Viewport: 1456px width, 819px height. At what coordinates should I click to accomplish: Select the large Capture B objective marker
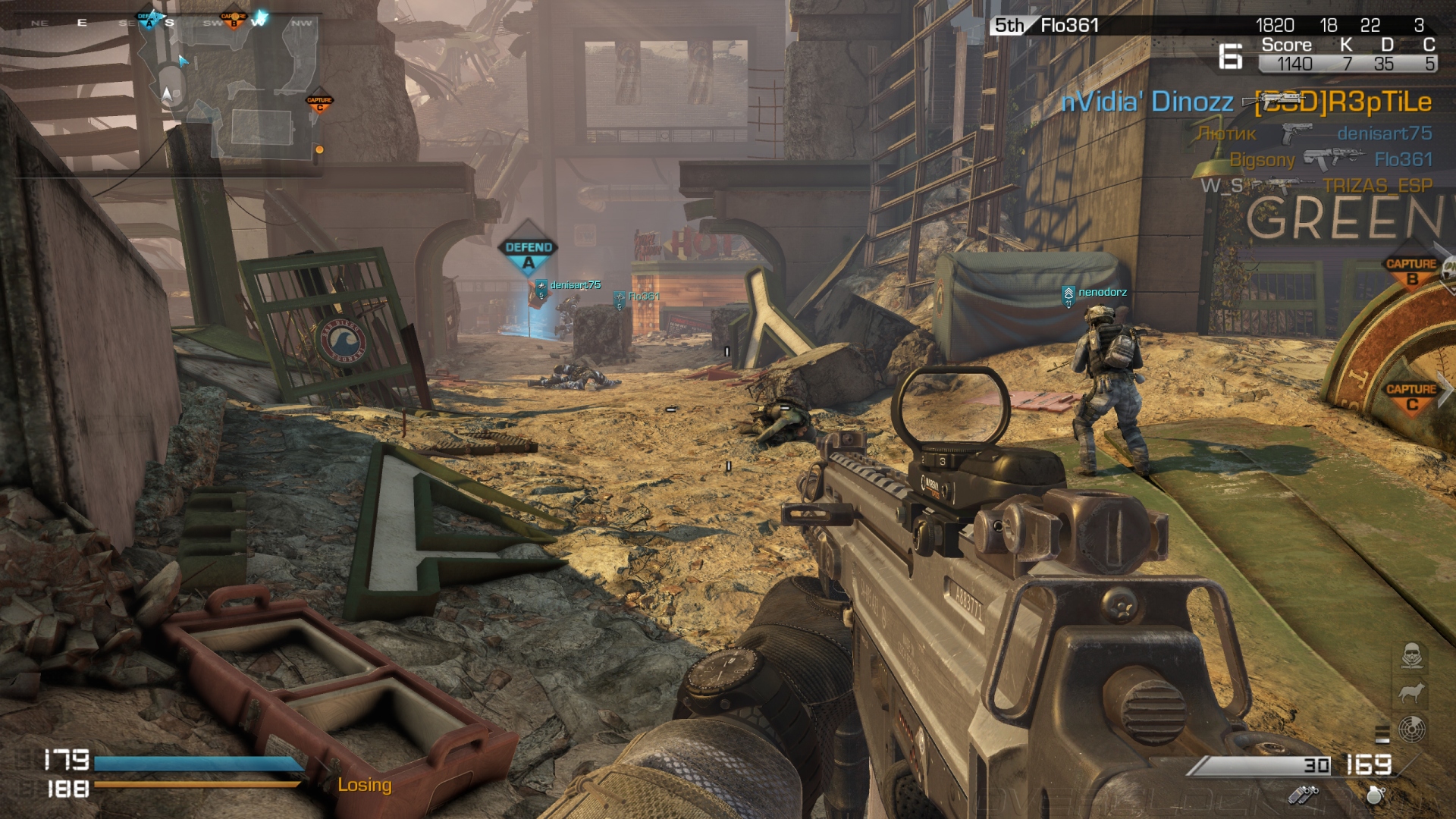pyautogui.click(x=1410, y=271)
